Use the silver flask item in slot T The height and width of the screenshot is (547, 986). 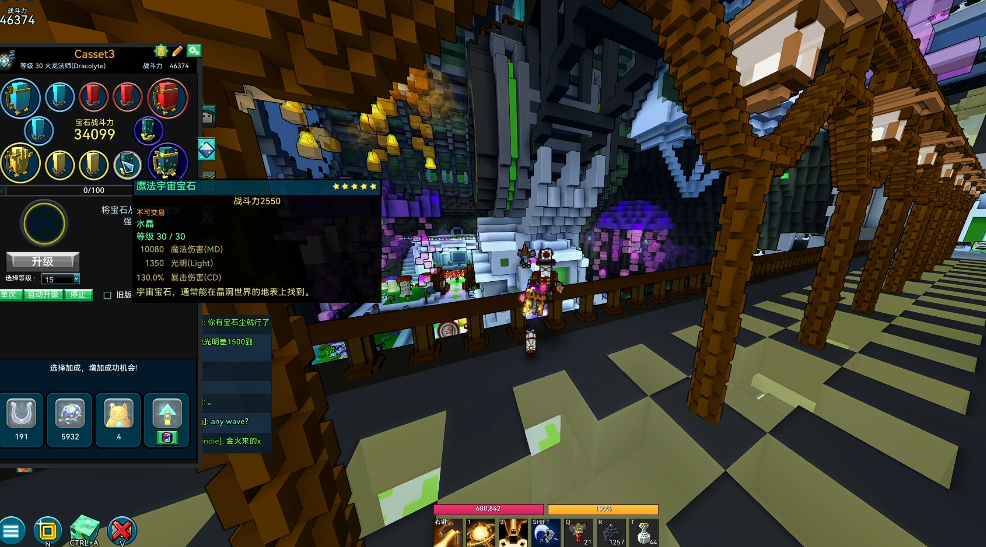(645, 532)
